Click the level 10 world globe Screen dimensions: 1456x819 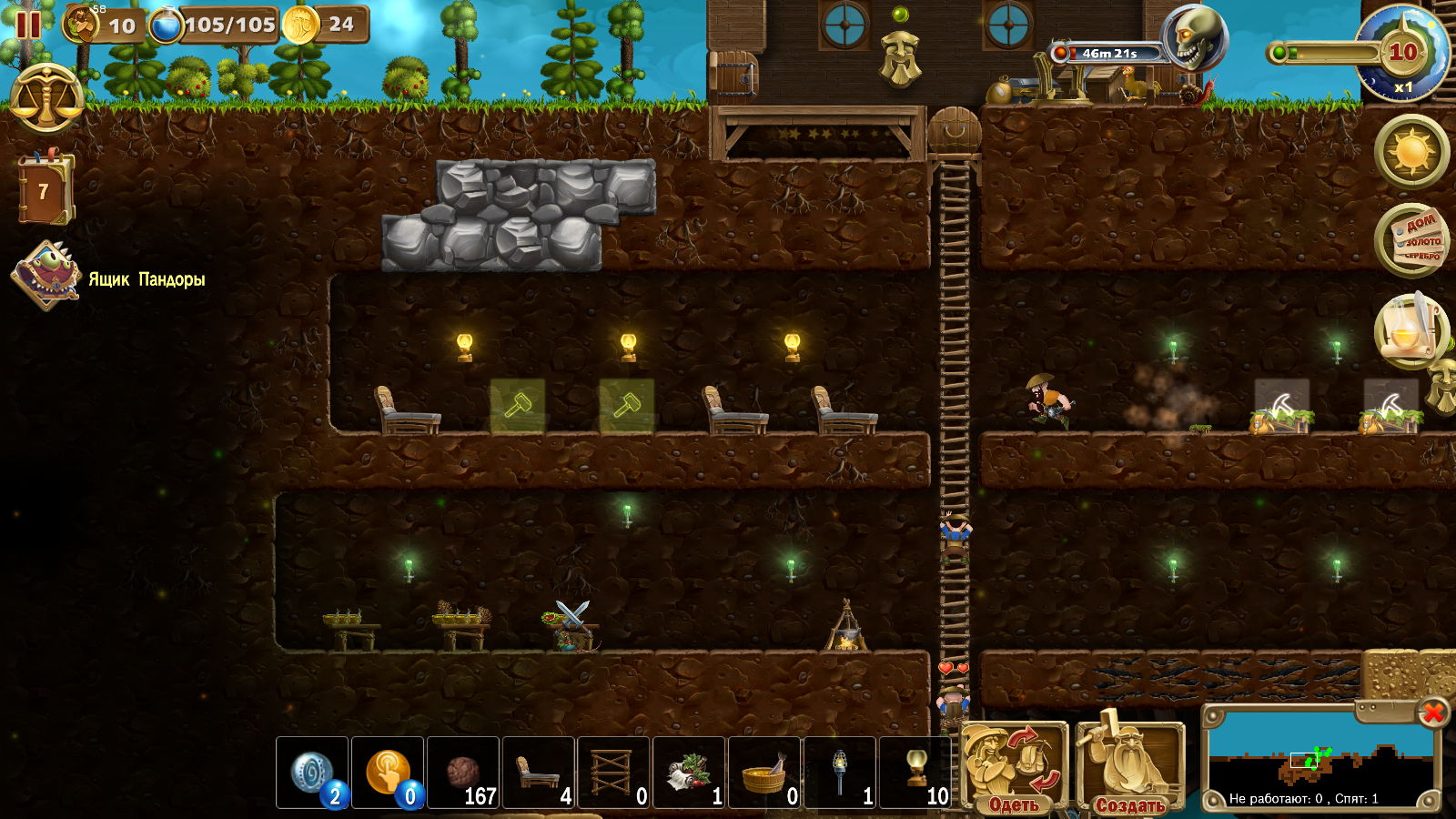(1401, 55)
